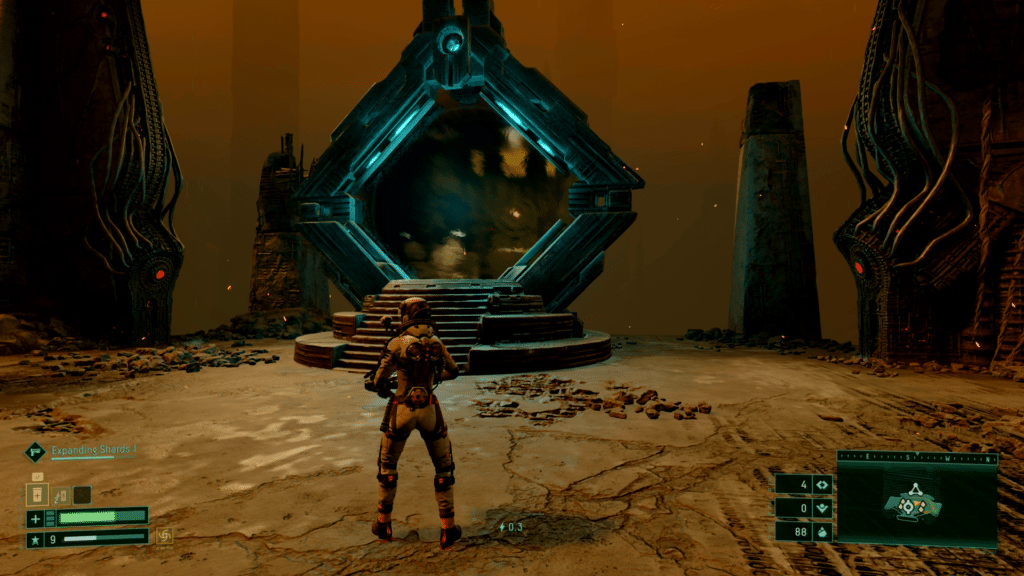Click the ether resource icon beside 4

pos(822,485)
